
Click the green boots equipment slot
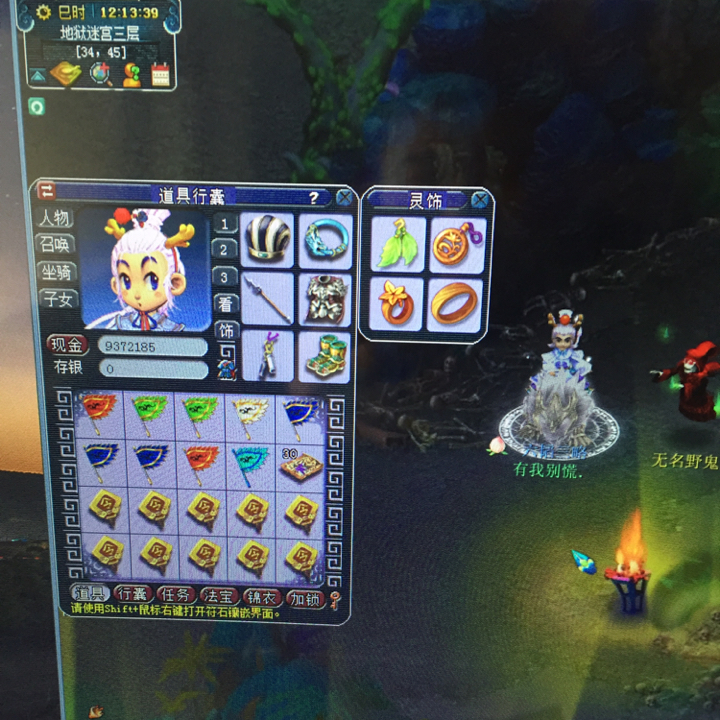[x=325, y=357]
